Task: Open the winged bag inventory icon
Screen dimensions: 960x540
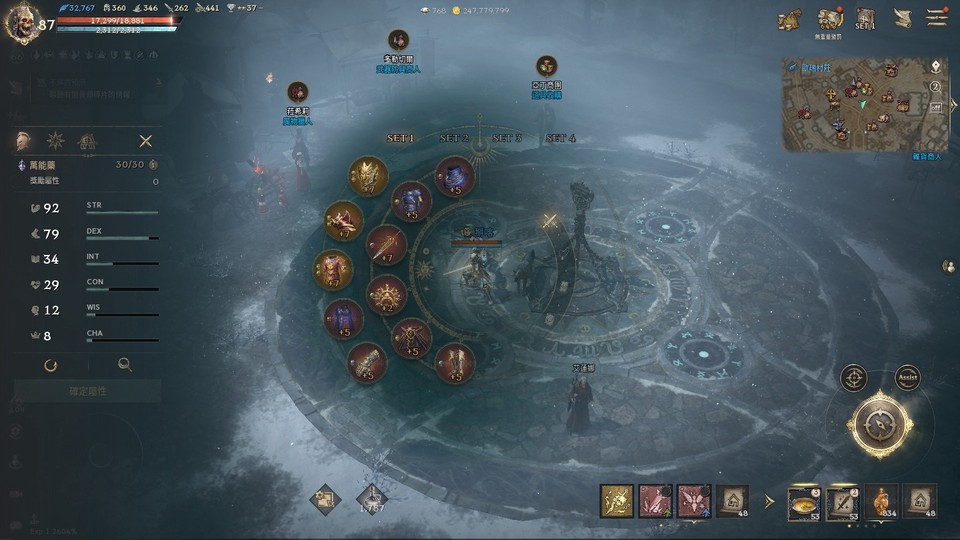Action: click(790, 19)
